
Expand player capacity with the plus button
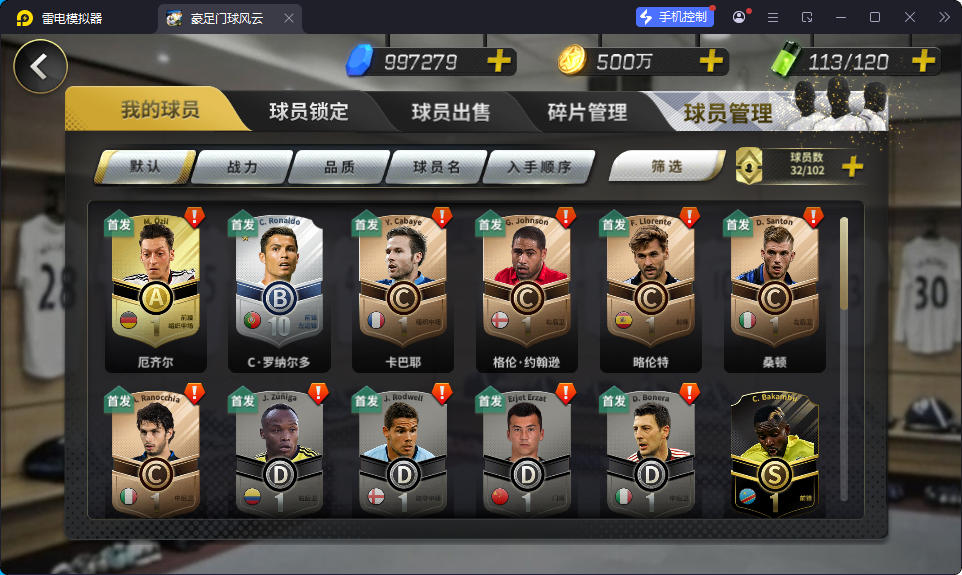[x=852, y=167]
